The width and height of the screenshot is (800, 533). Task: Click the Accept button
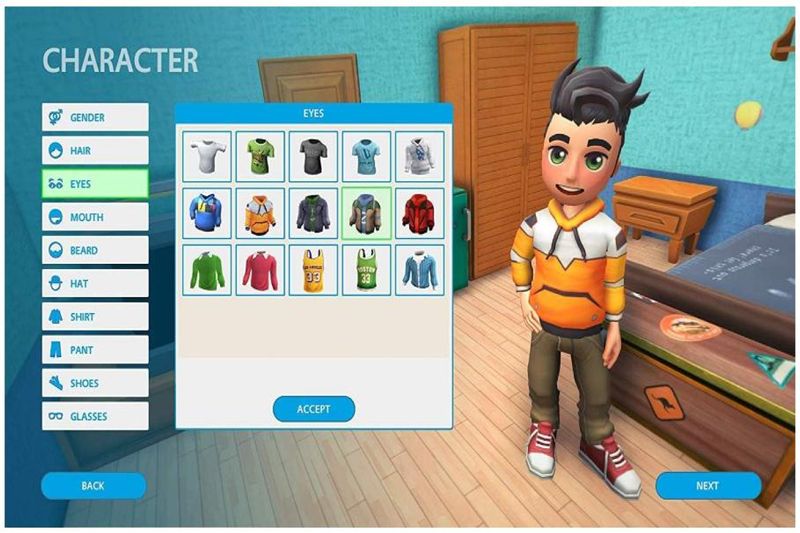click(x=314, y=408)
